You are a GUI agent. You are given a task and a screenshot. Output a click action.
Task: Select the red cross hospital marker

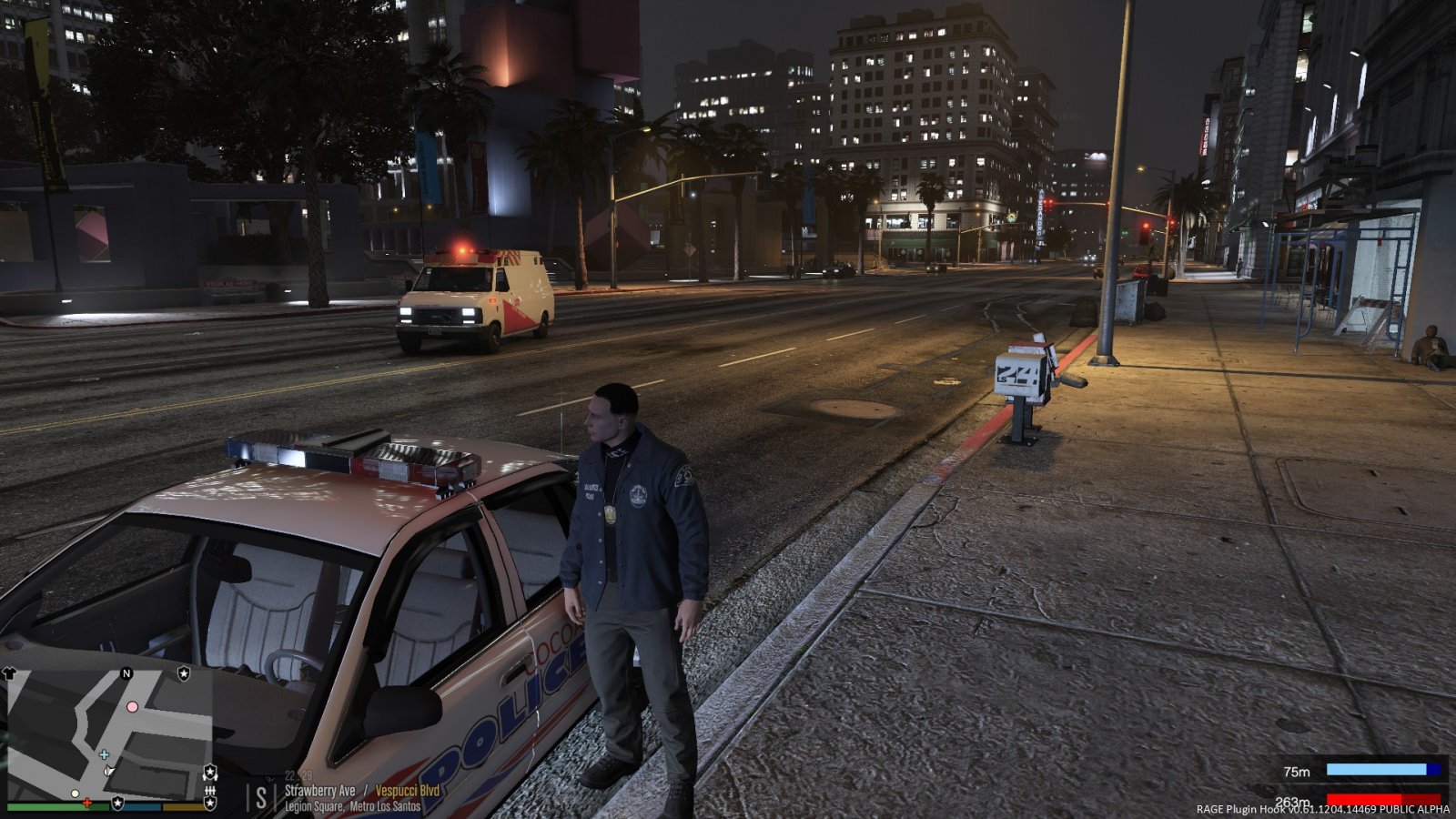click(x=86, y=803)
